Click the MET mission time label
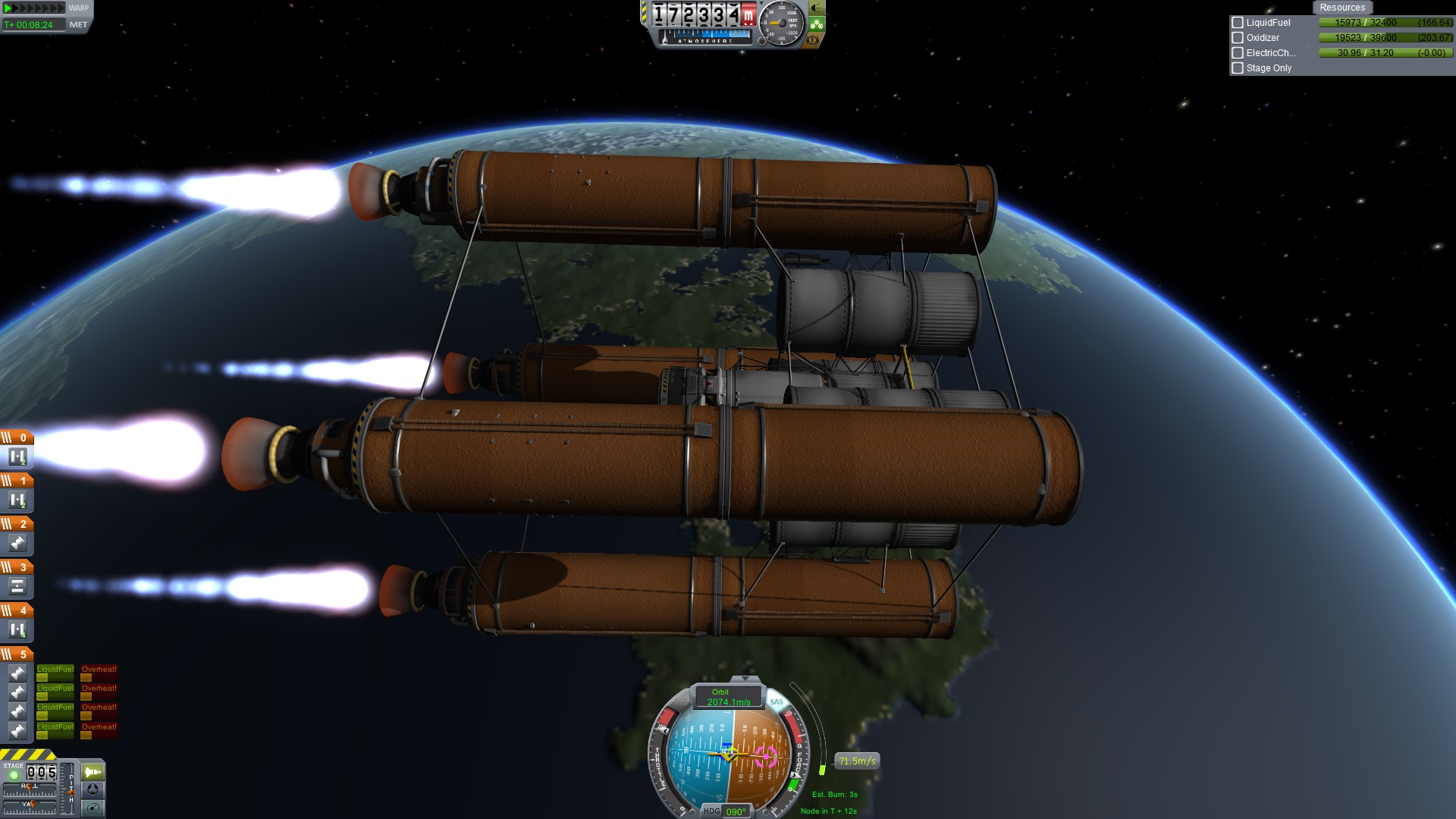1456x819 pixels. coord(78,25)
